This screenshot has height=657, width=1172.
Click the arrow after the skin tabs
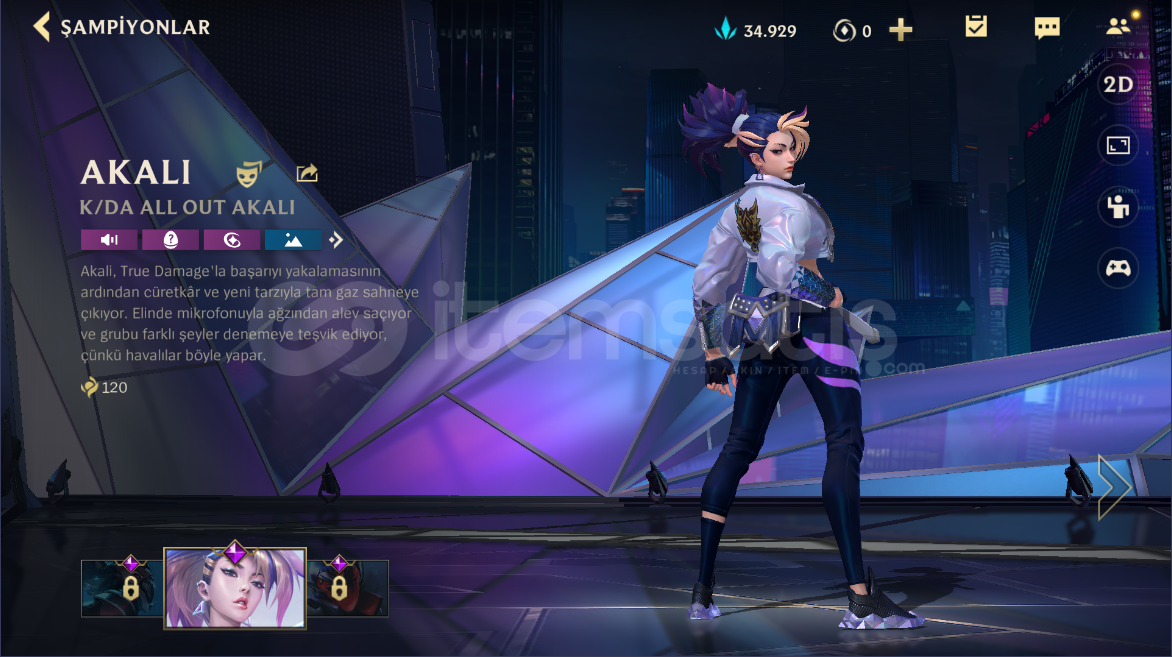point(337,240)
